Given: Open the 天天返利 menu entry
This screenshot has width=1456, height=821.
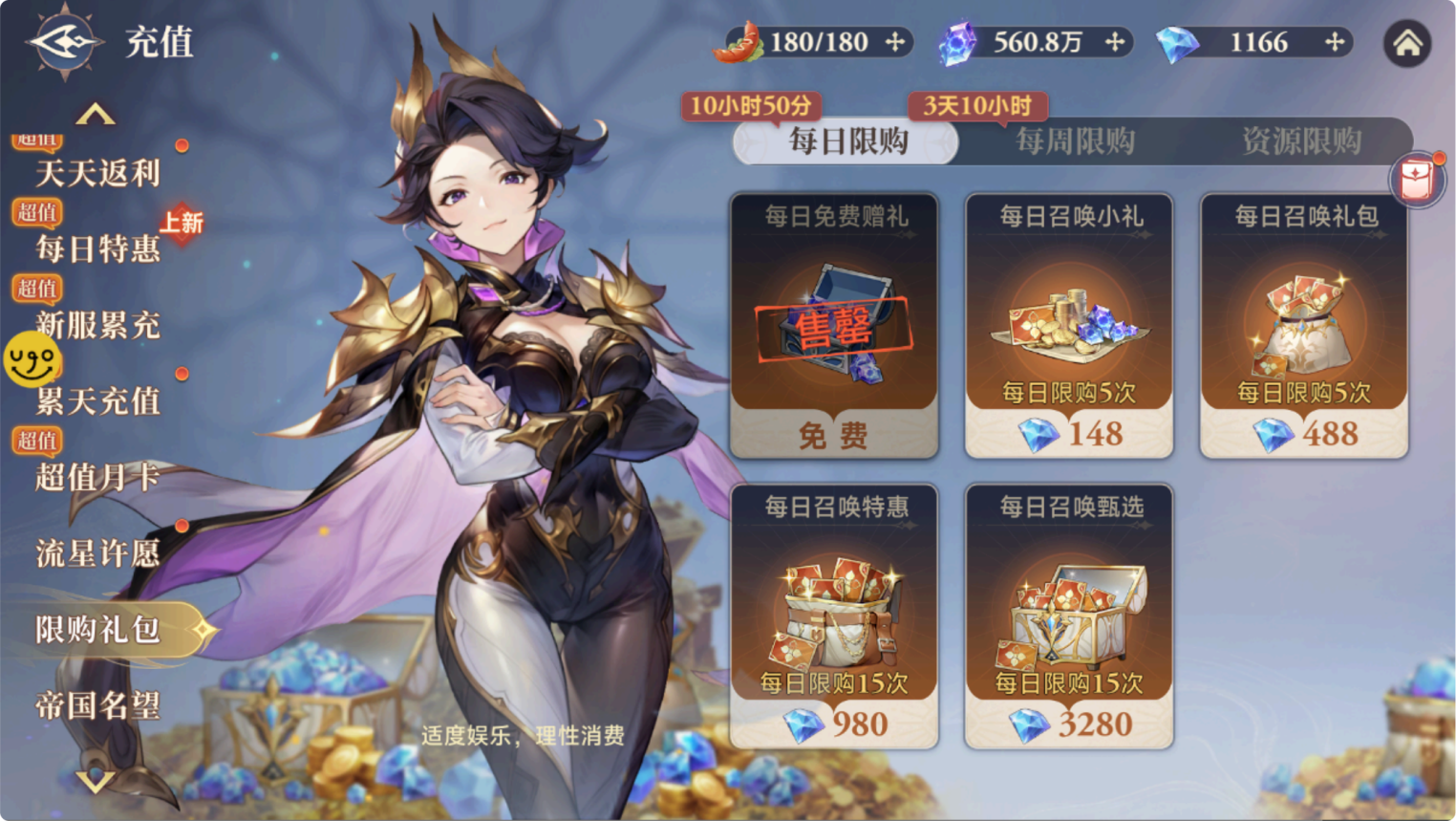Looking at the screenshot, I should [97, 173].
